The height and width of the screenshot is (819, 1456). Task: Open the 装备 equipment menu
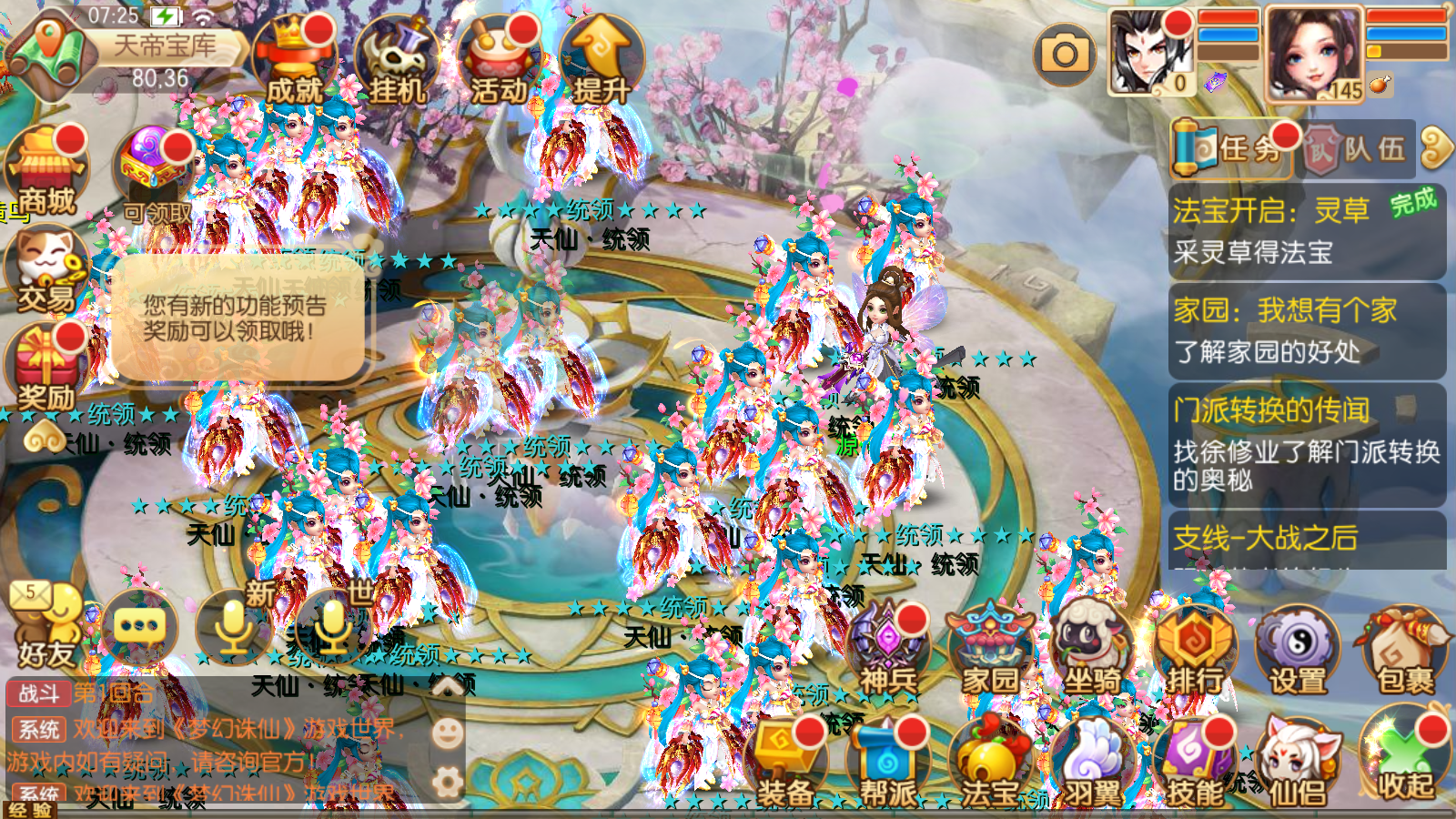(784, 764)
